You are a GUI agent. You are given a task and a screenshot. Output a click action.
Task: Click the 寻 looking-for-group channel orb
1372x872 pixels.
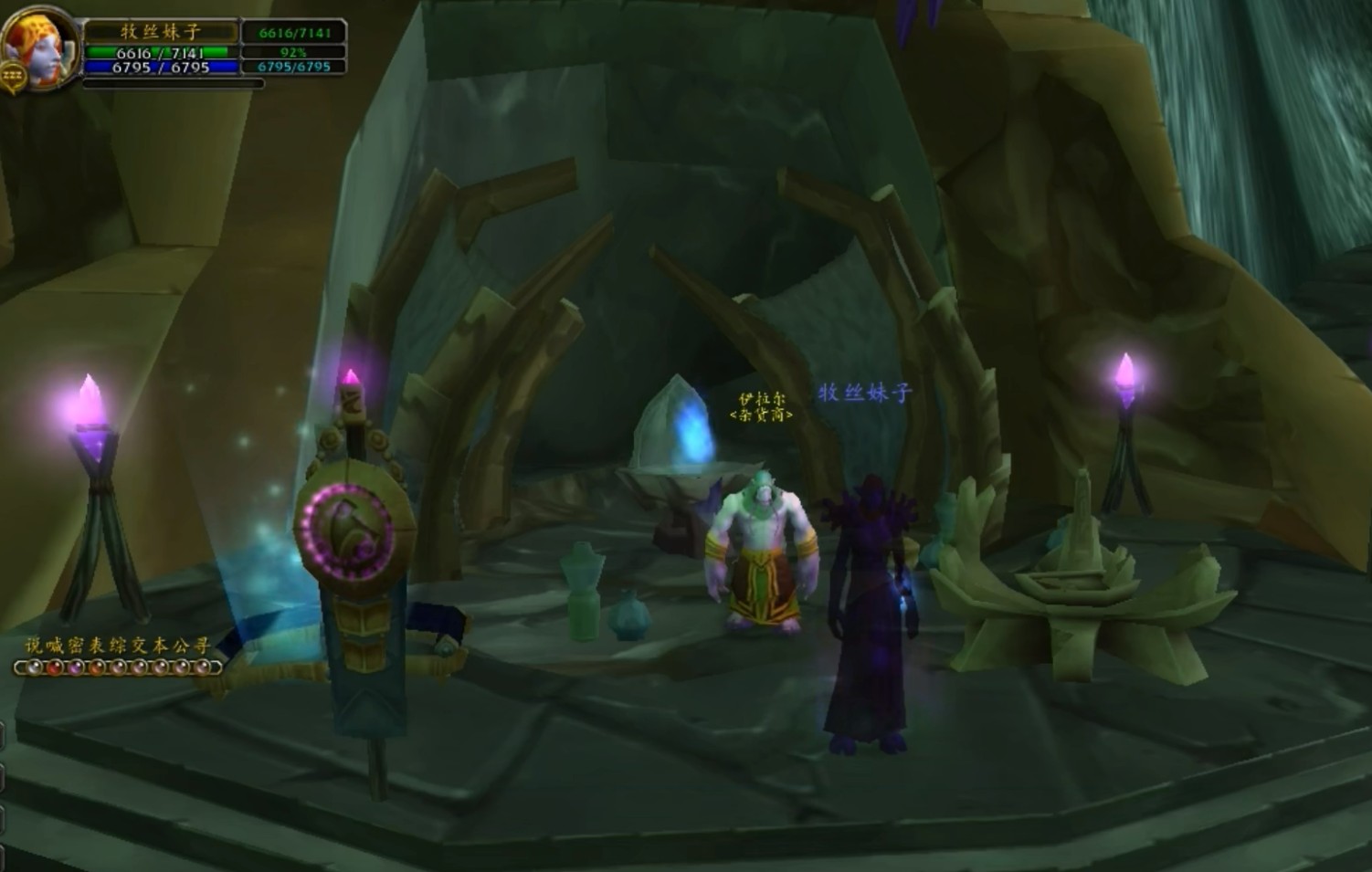(x=203, y=667)
